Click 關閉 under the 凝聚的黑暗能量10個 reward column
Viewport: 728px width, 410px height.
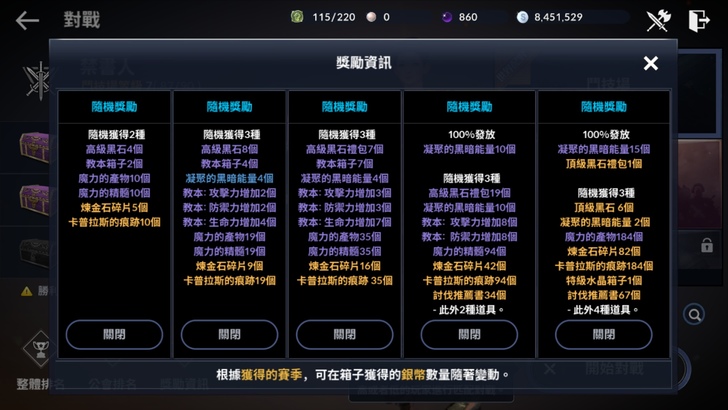tap(468, 334)
